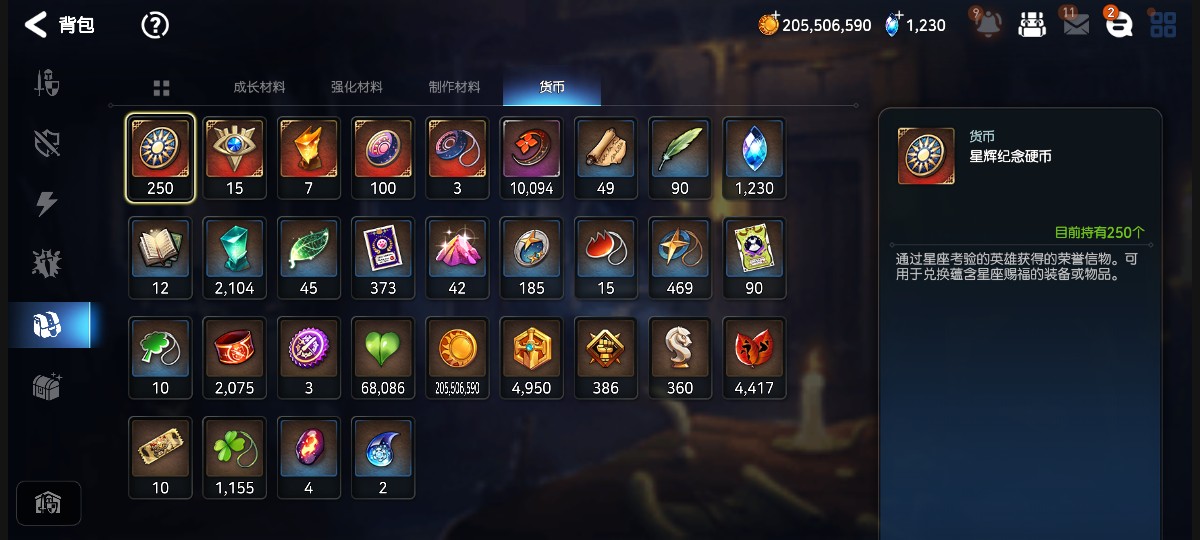Select the blue crystal slot showing 1,230
This screenshot has height=540, width=1200.
point(754,158)
